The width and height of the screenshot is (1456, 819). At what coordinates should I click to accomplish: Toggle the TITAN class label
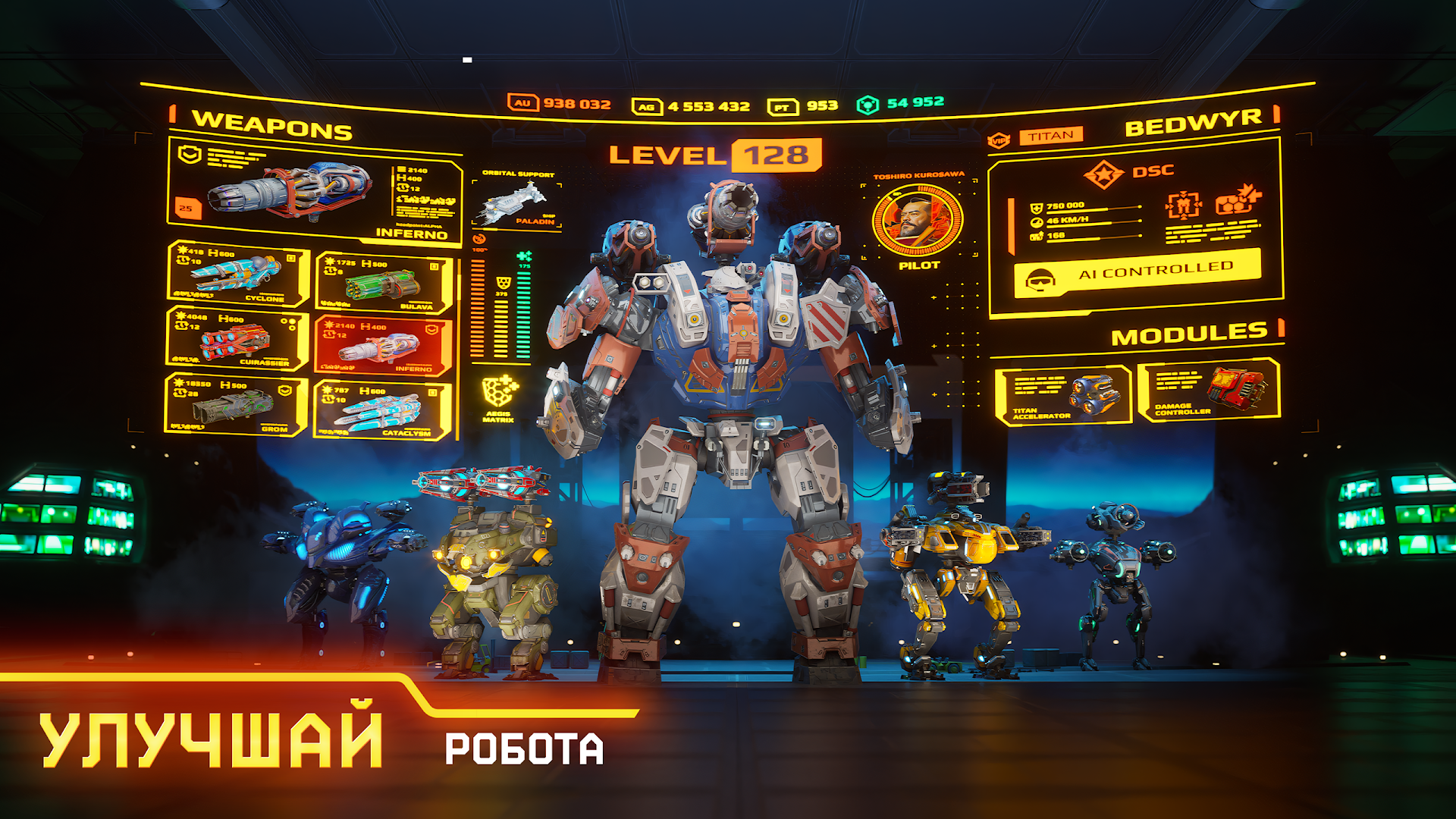[x=1052, y=134]
